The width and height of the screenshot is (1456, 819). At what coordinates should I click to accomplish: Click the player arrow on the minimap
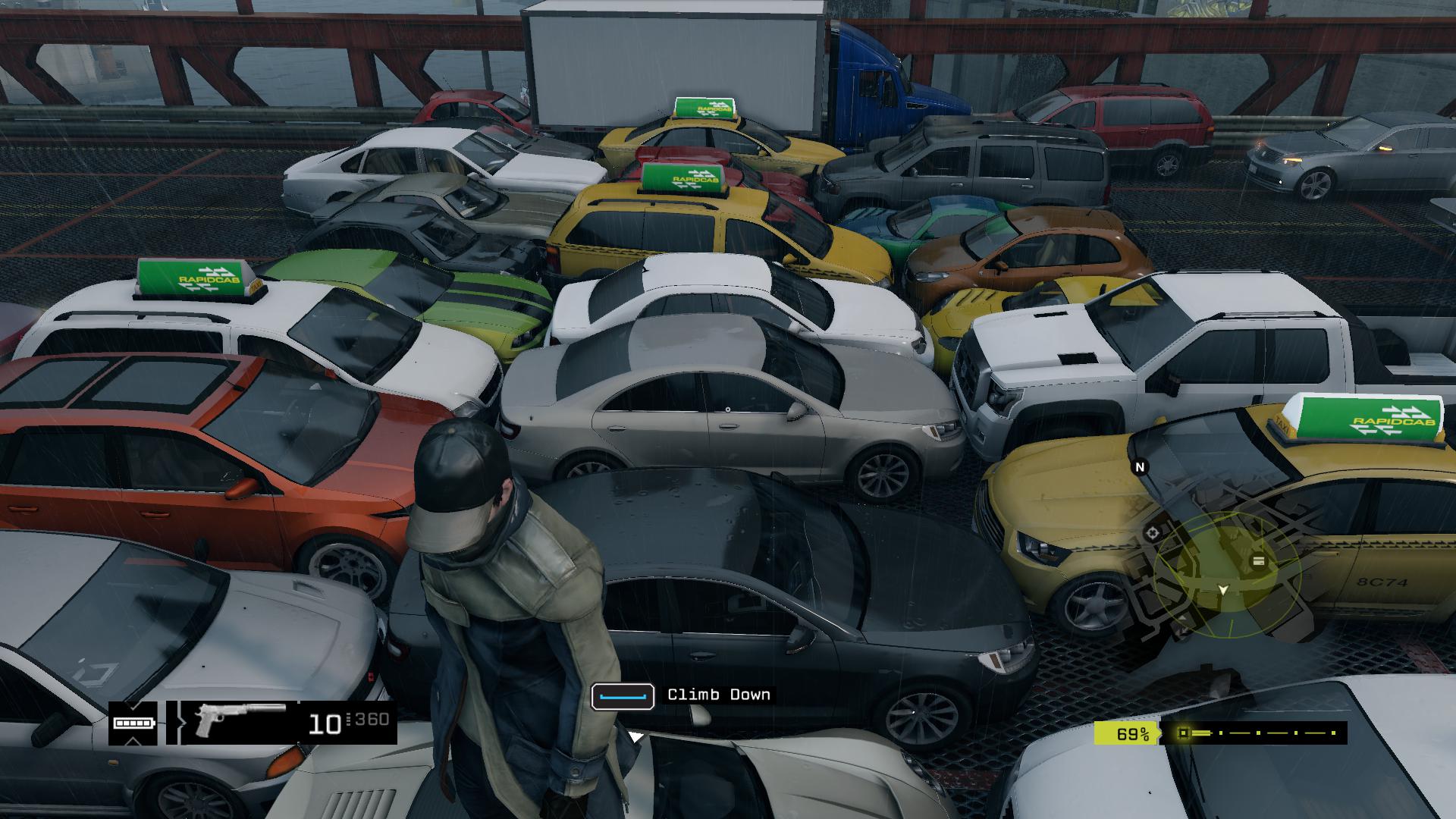1222,589
